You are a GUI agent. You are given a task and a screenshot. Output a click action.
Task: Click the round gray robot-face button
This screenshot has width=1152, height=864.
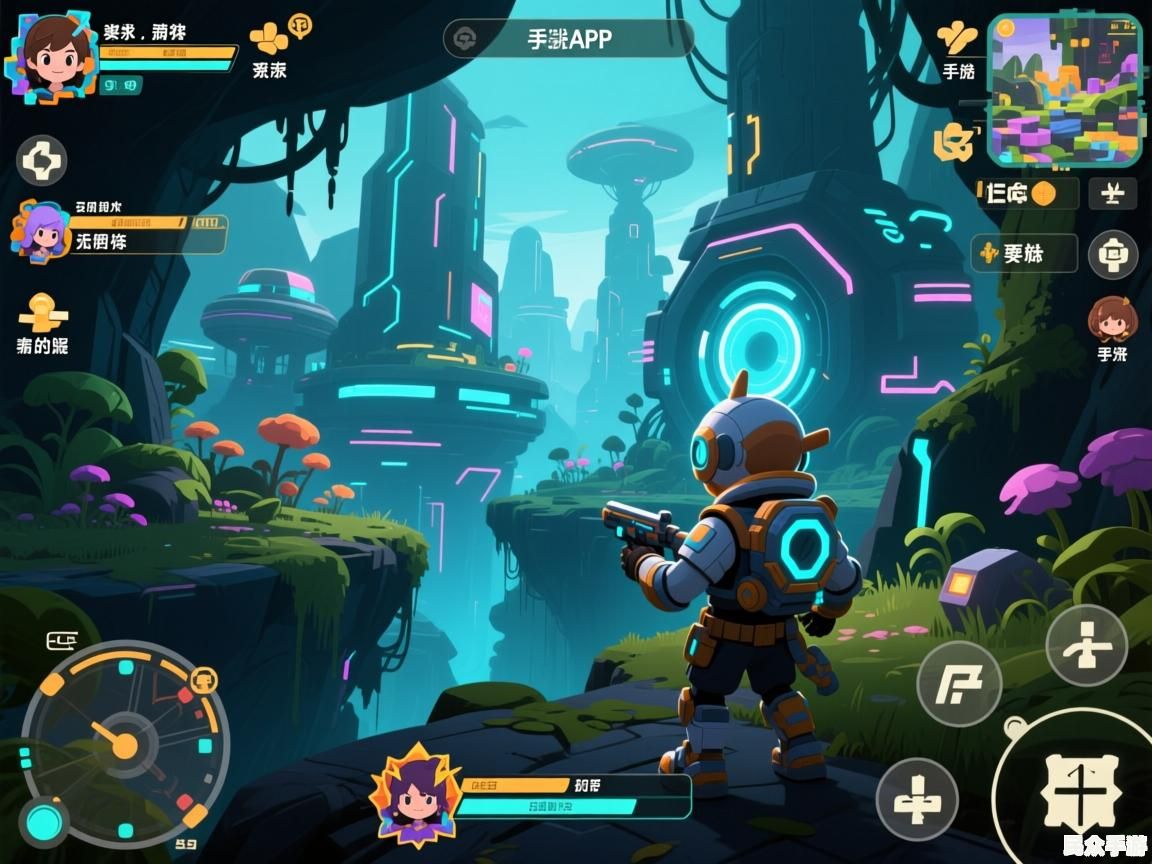(1112, 254)
